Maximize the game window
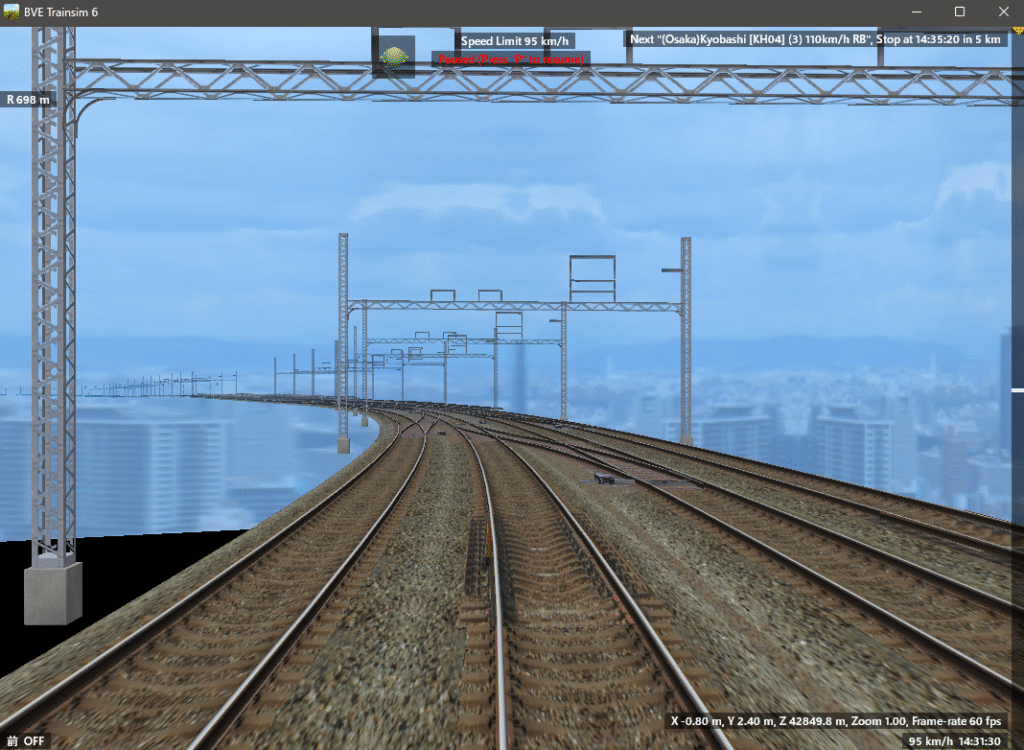 click(x=959, y=12)
